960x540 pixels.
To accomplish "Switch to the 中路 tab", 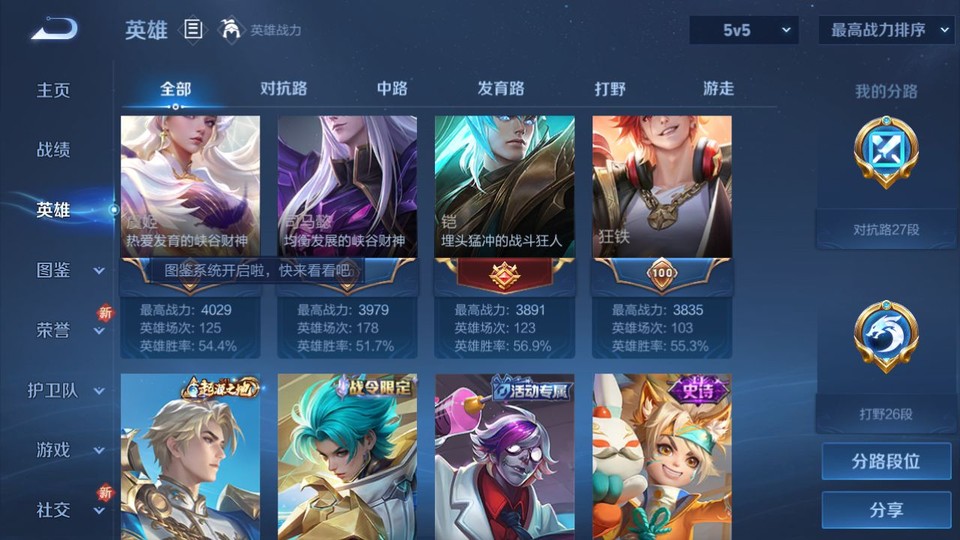I will click(x=392, y=88).
